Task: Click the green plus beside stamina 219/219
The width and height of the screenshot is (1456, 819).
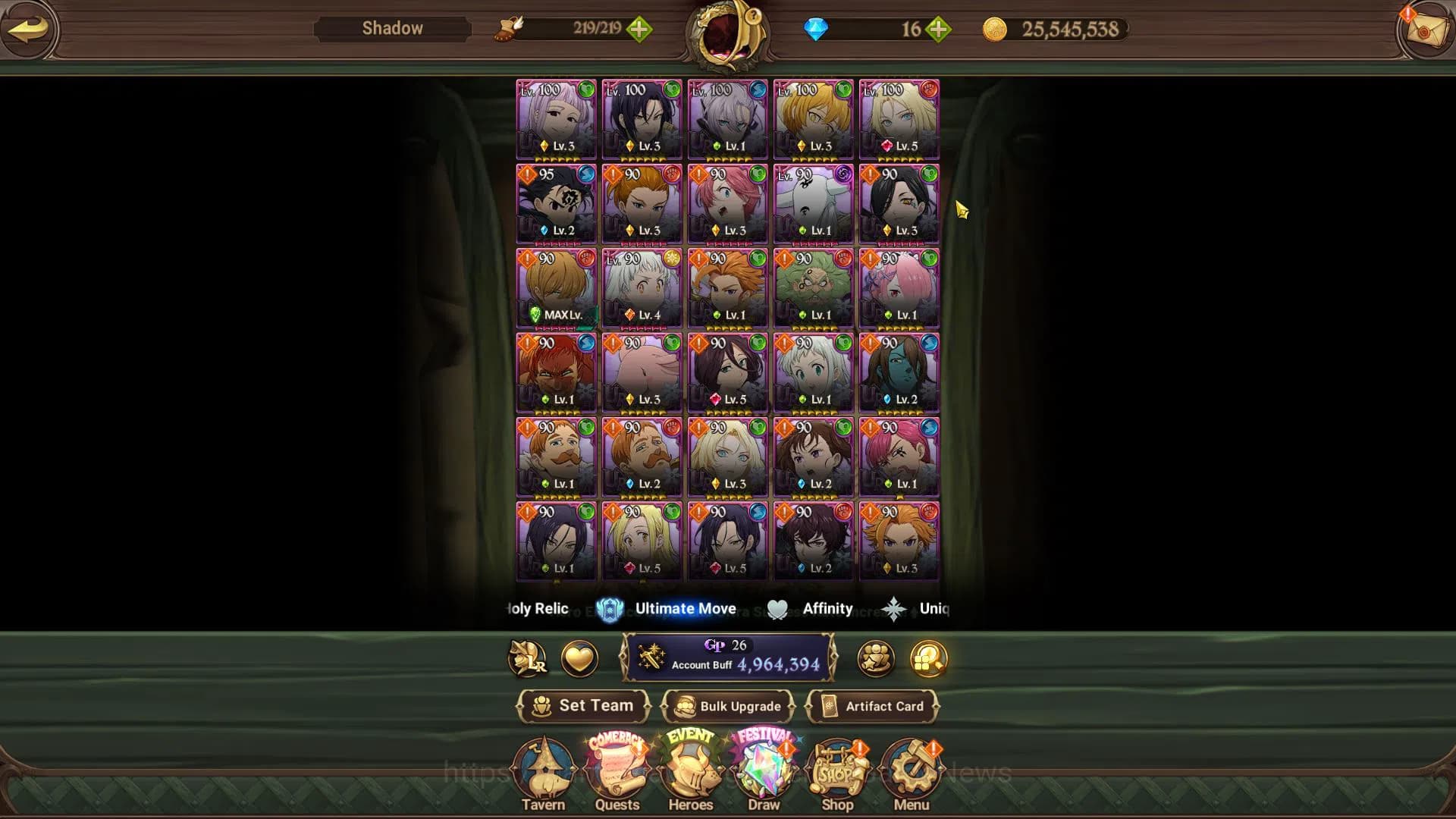Action: 641,30
